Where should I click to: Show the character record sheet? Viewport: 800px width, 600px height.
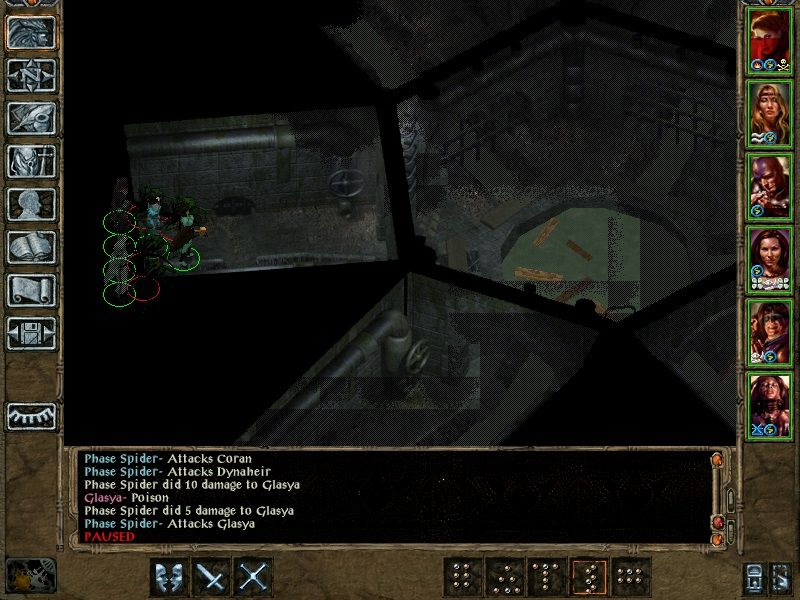[x=31, y=204]
